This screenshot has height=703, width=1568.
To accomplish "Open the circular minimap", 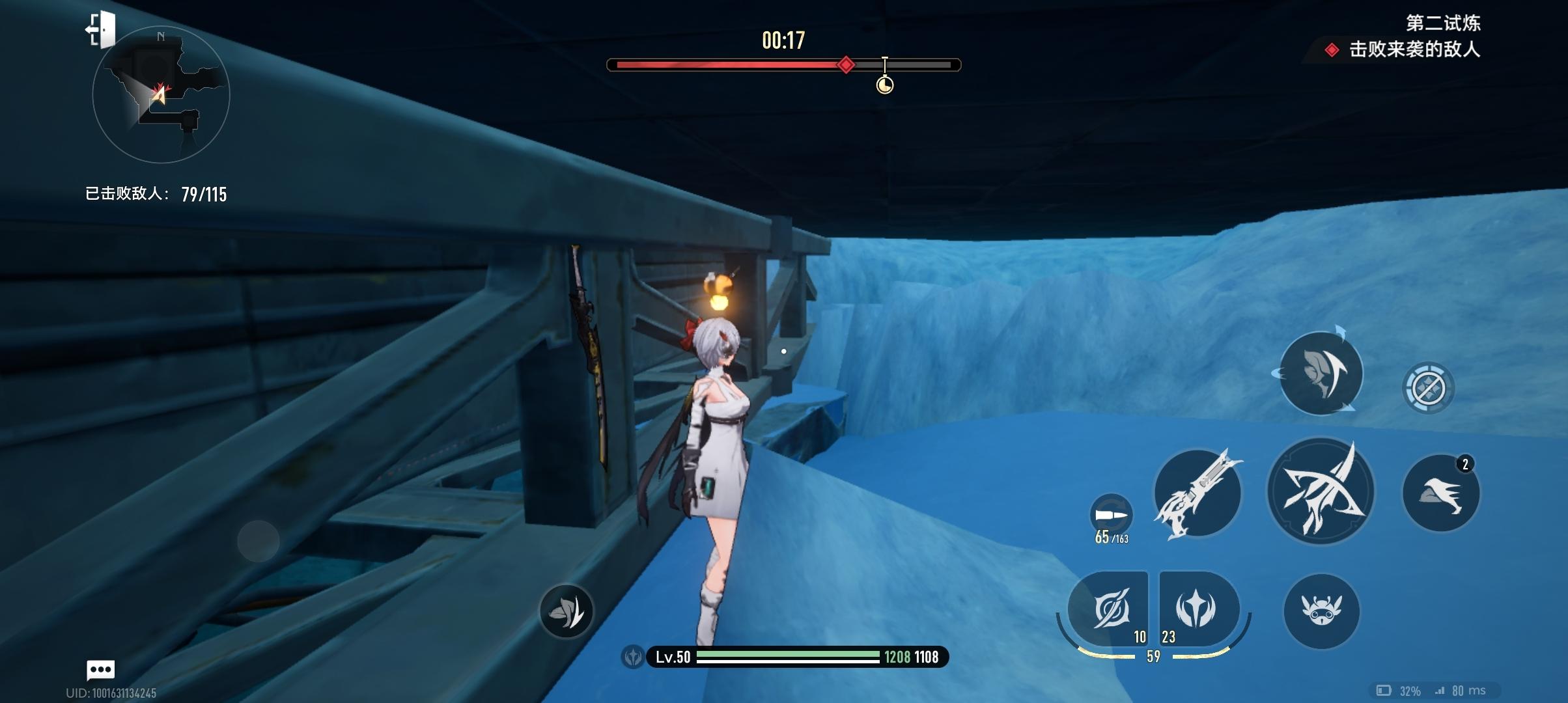I will point(161,95).
